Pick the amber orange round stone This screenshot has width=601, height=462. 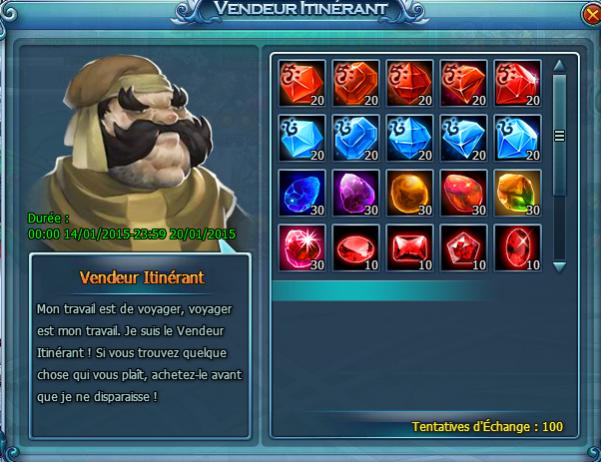[409, 192]
